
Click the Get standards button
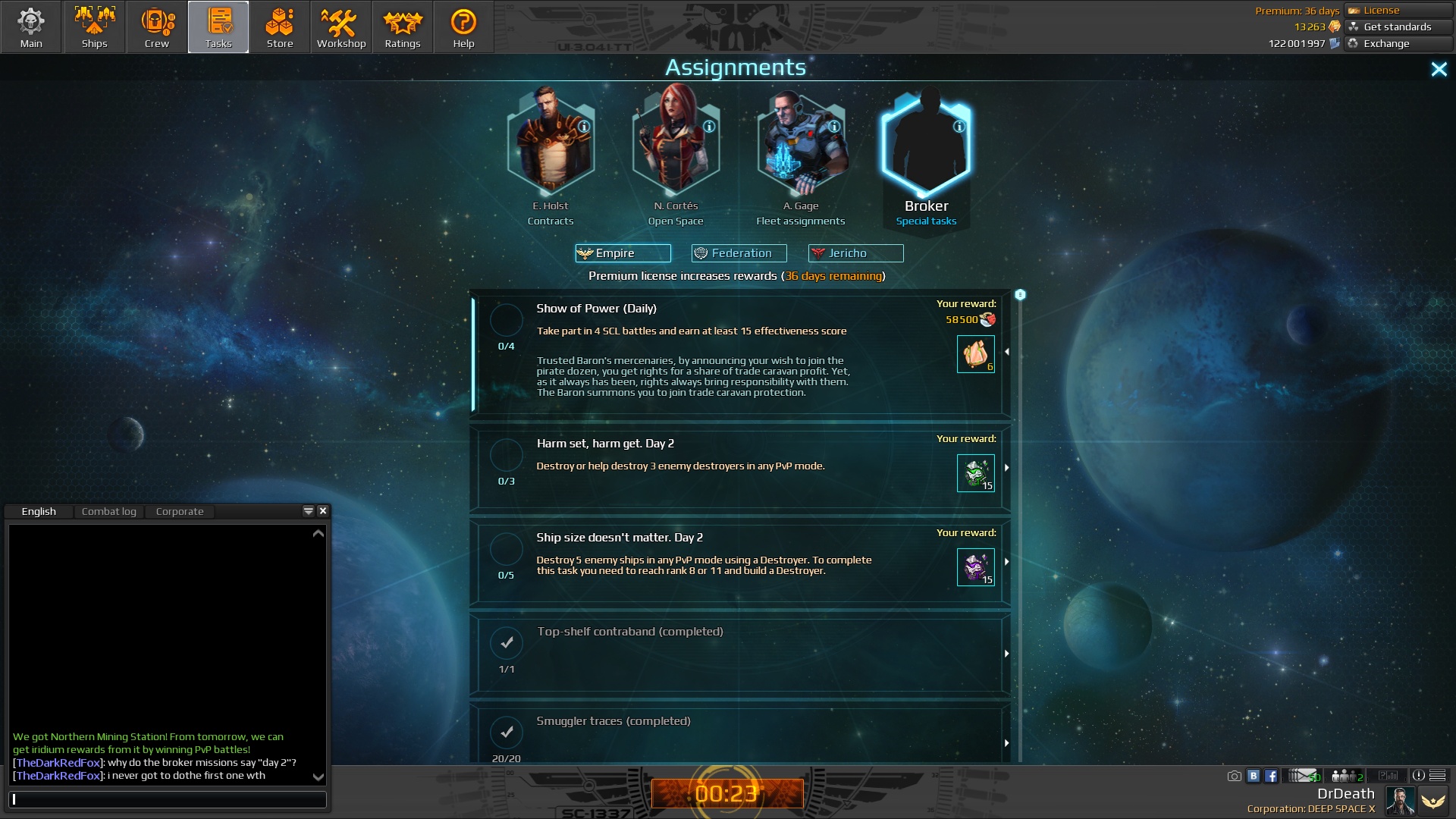[1396, 27]
